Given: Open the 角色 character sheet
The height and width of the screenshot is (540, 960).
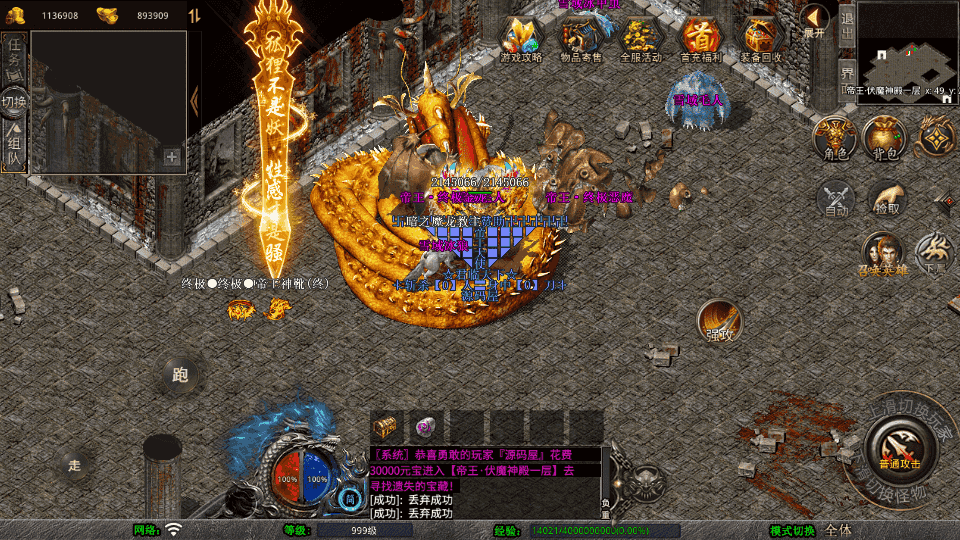Looking at the screenshot, I should click(835, 138).
